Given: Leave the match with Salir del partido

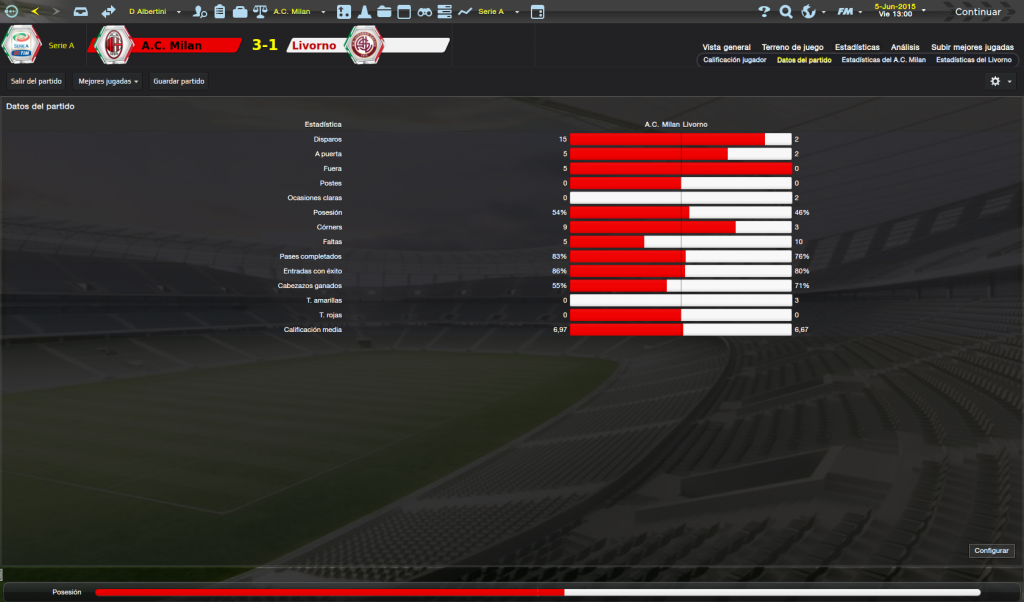Looking at the screenshot, I should click(36, 81).
